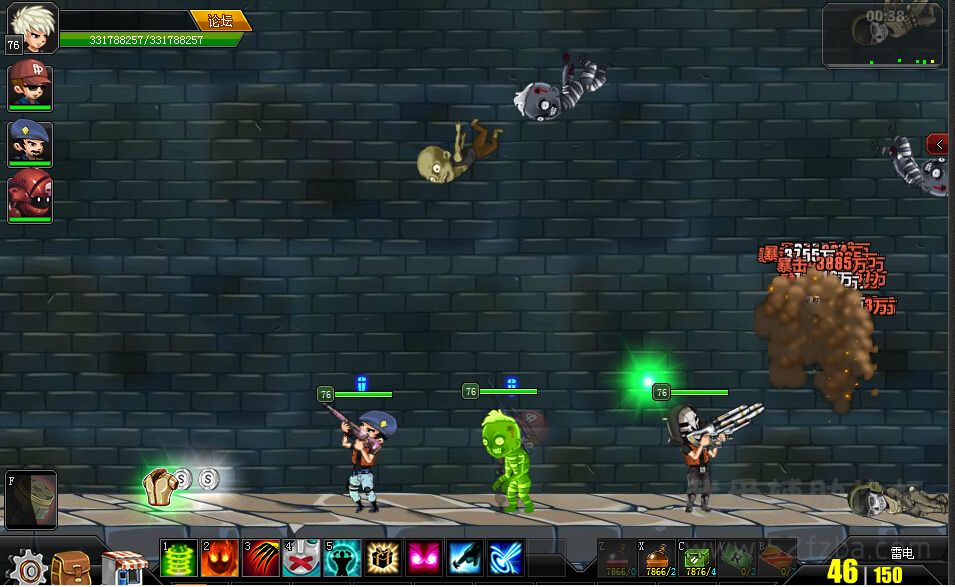Activate the red X mask skill
This screenshot has height=587, width=955.
coord(302,559)
